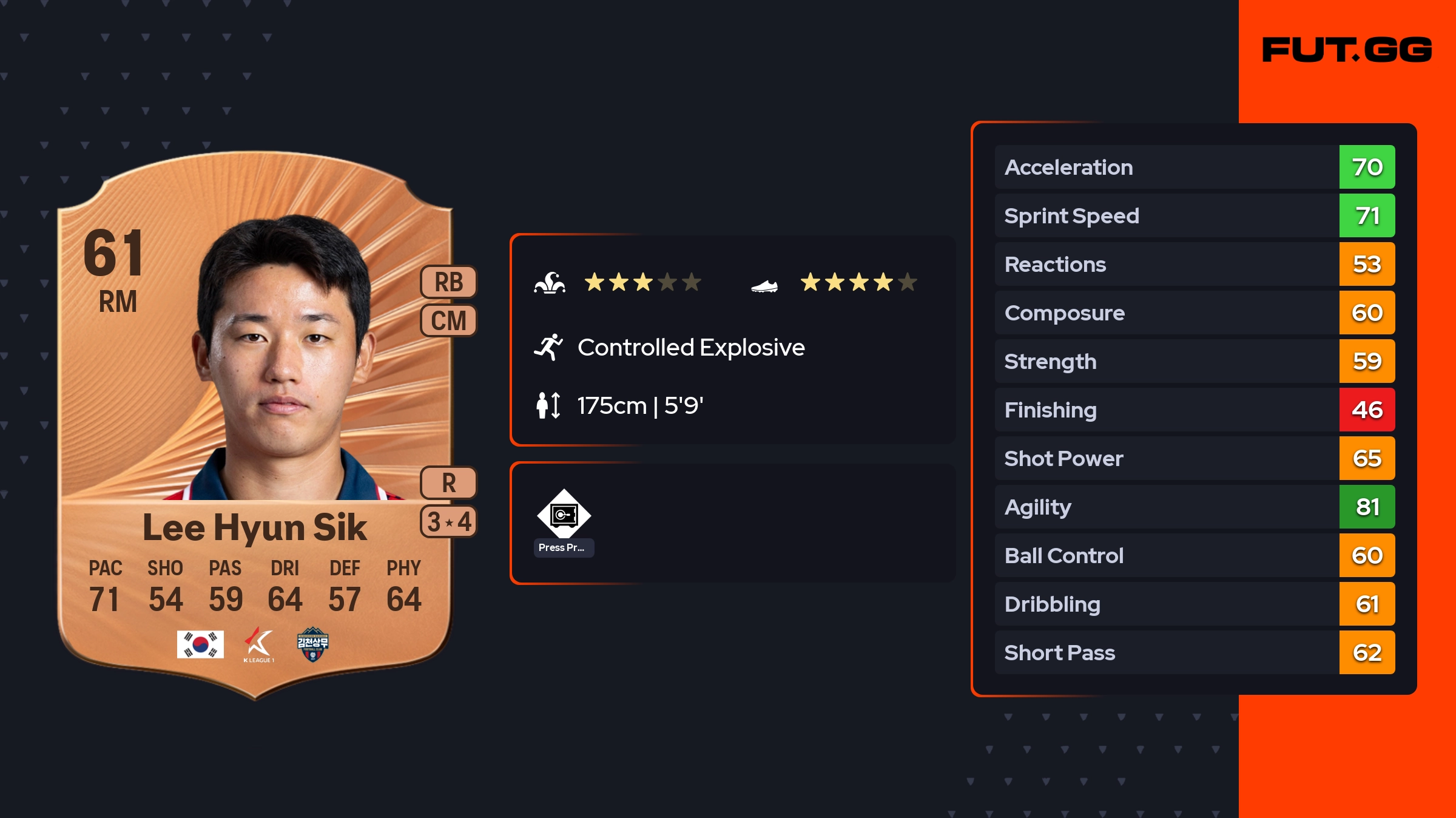The height and width of the screenshot is (818, 1456).
Task: Select the Agility stat row
Action: (x=1195, y=507)
